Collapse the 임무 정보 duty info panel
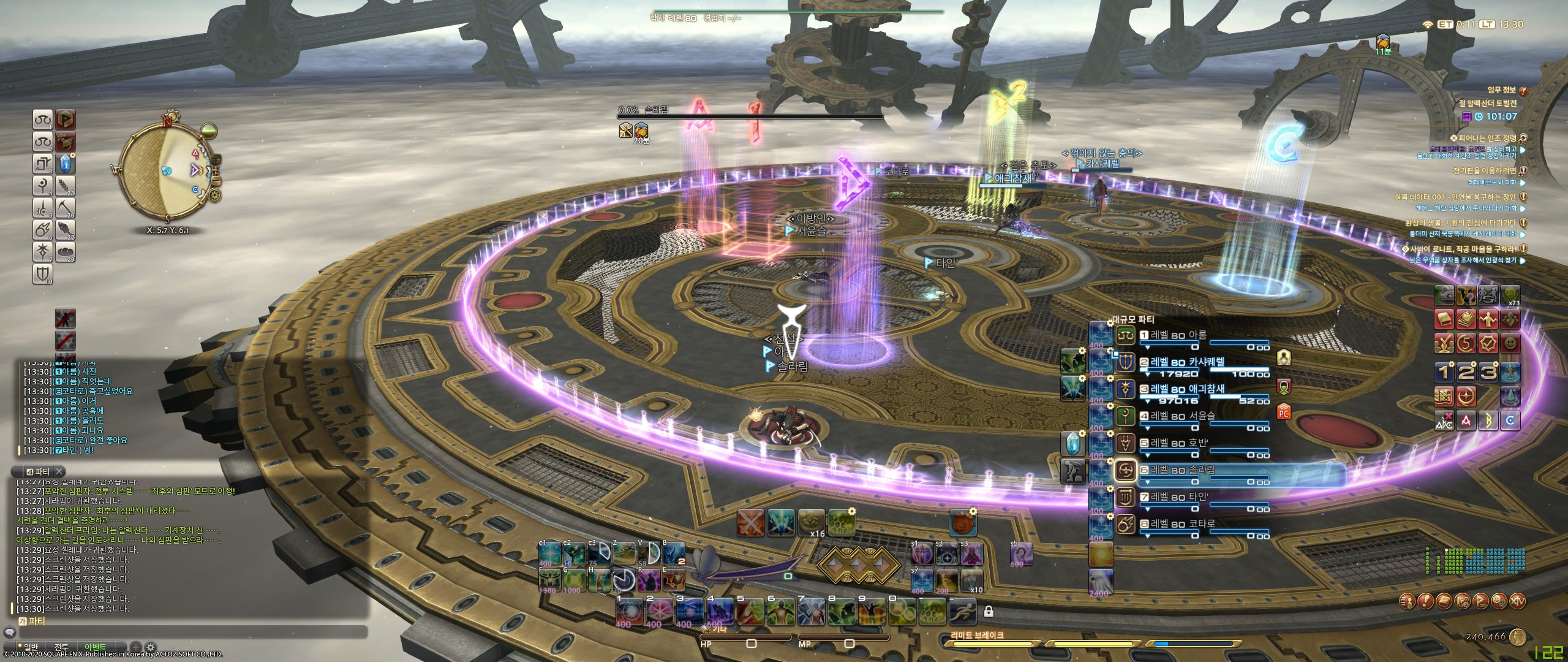1568x662 pixels. (x=1523, y=91)
